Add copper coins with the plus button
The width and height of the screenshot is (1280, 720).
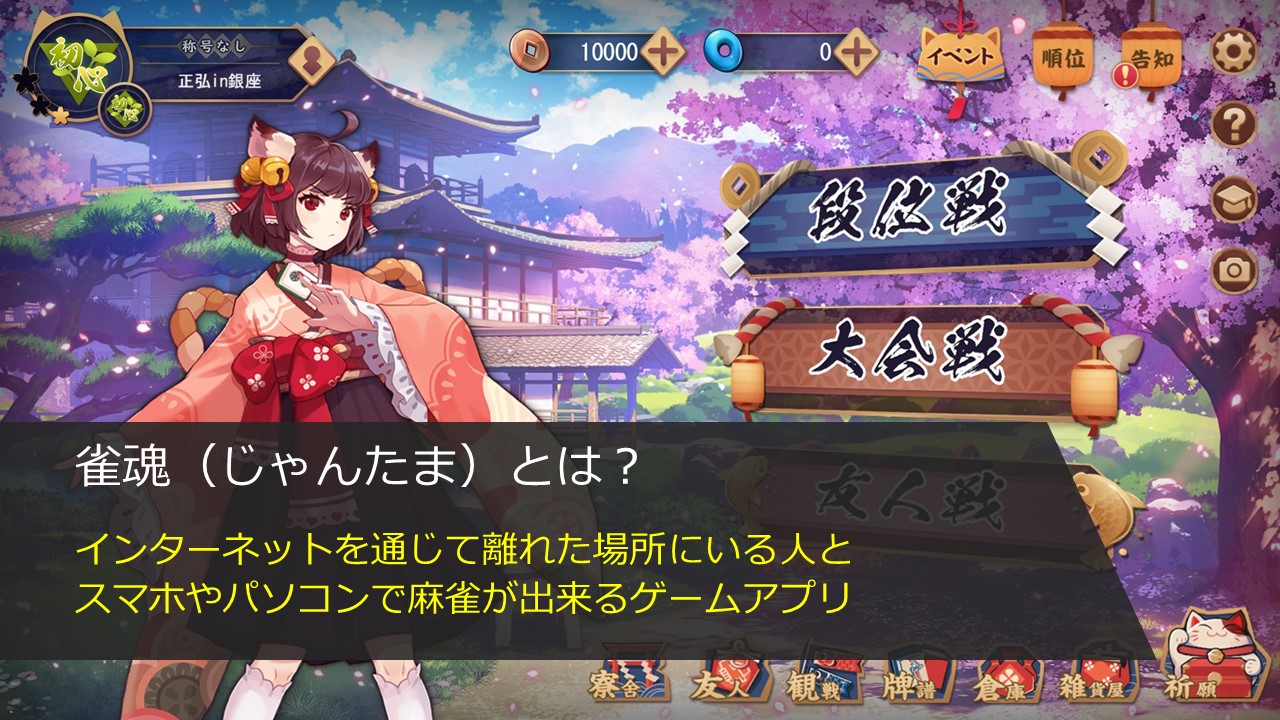coord(662,52)
